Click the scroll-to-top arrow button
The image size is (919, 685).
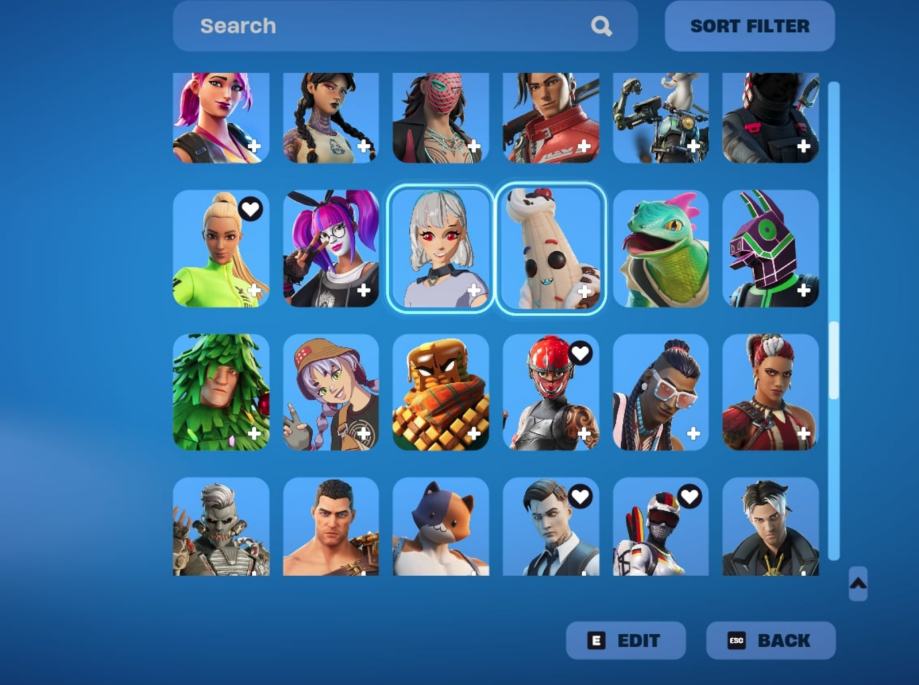pyautogui.click(x=858, y=584)
